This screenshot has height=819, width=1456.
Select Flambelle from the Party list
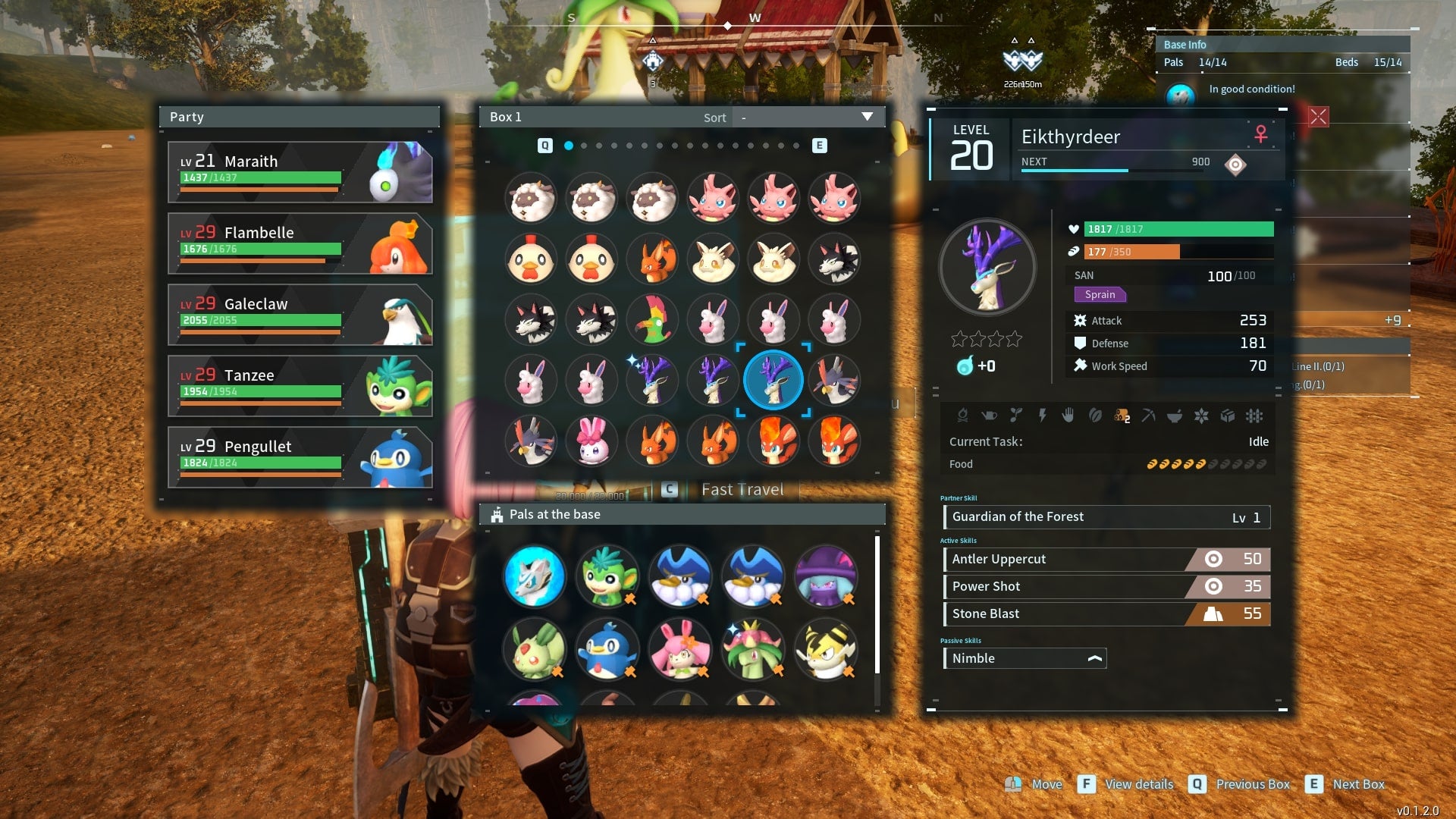pos(300,243)
